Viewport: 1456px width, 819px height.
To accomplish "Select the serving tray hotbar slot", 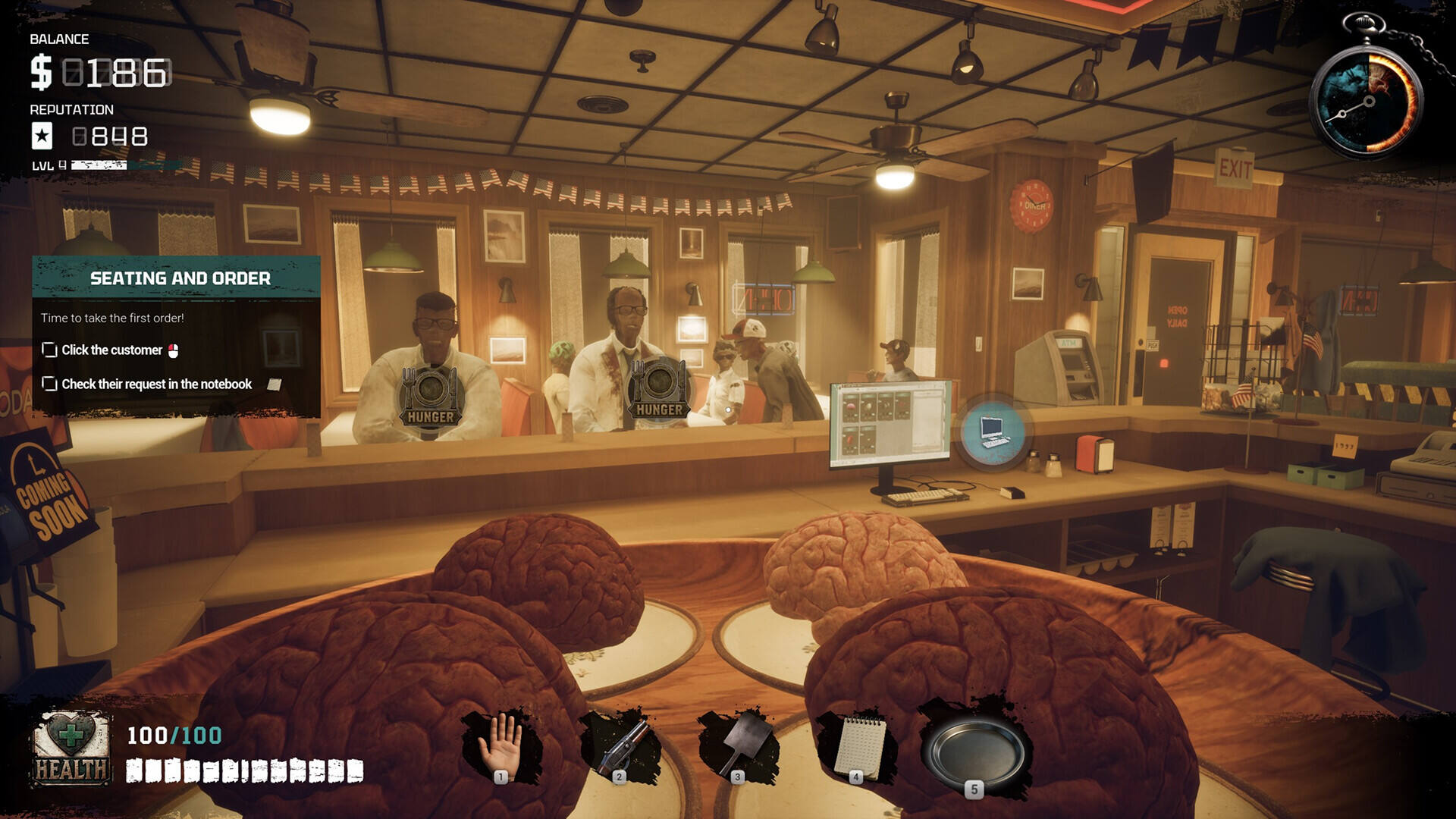I will 975,752.
